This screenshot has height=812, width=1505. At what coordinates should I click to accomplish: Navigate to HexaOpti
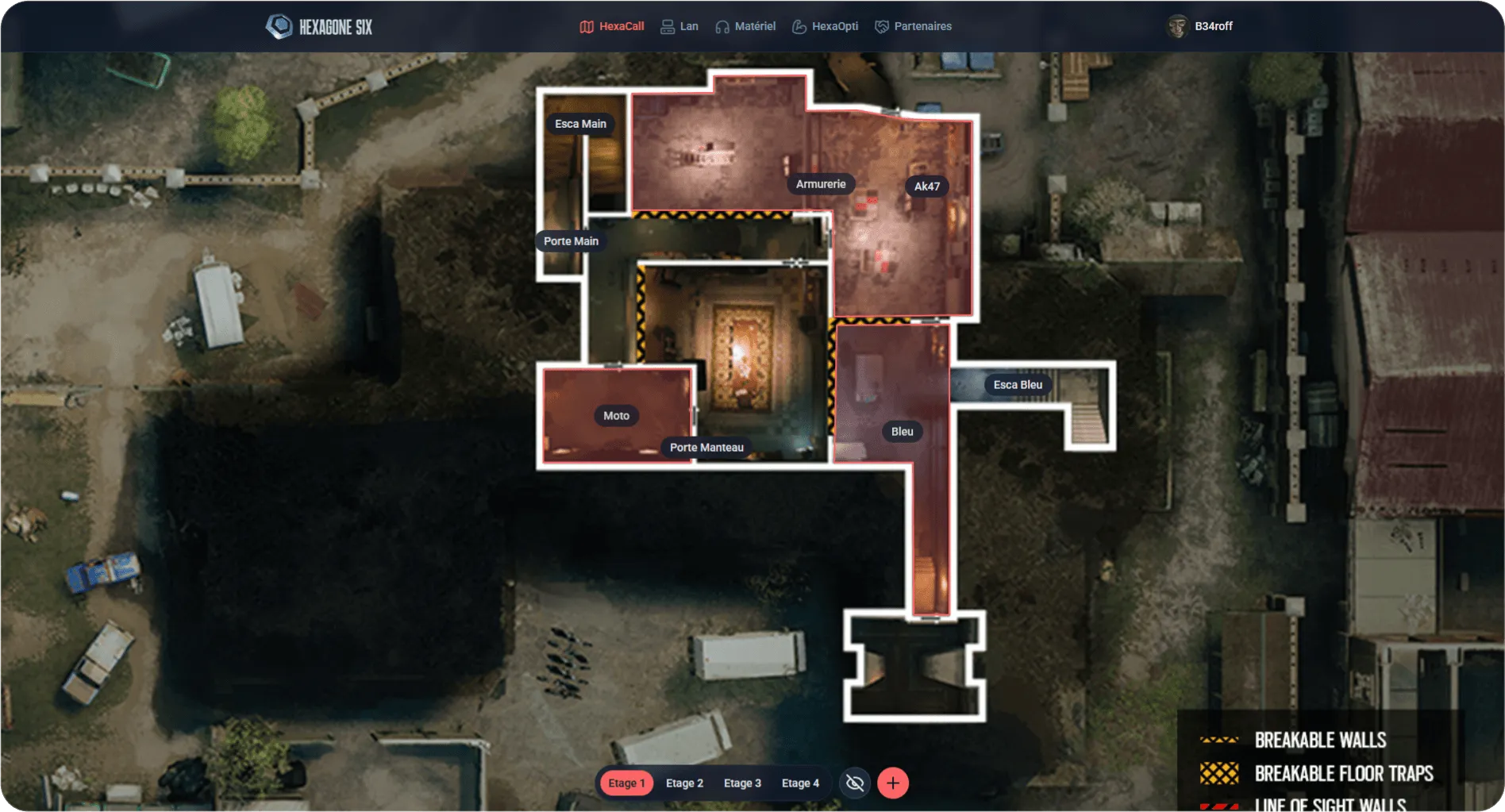pyautogui.click(x=826, y=26)
